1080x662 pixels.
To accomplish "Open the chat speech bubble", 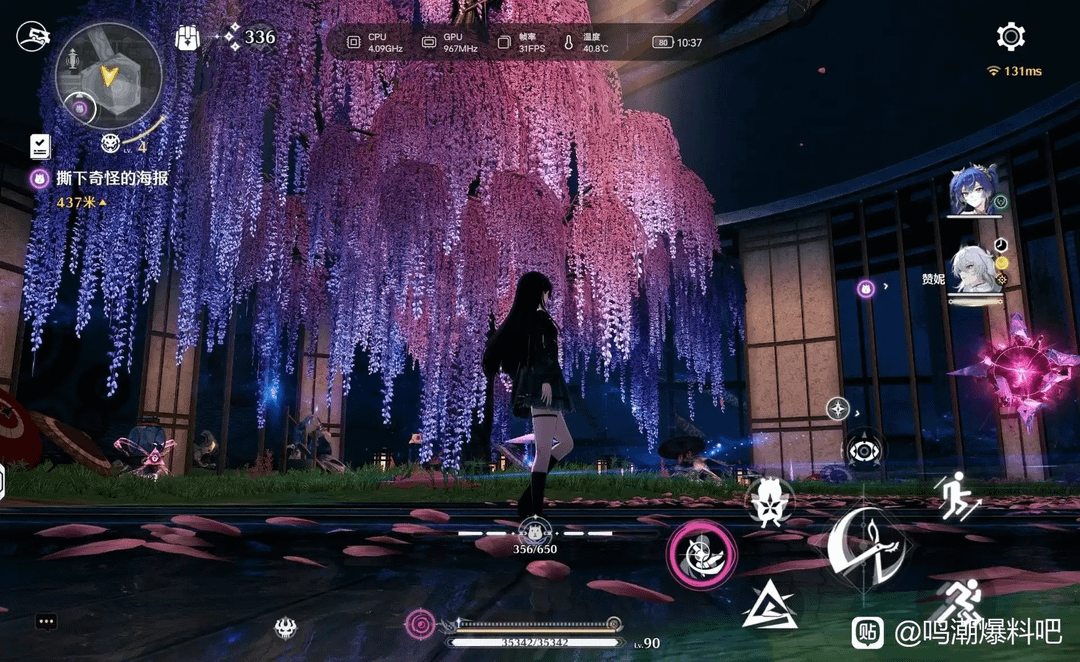I will 46,621.
